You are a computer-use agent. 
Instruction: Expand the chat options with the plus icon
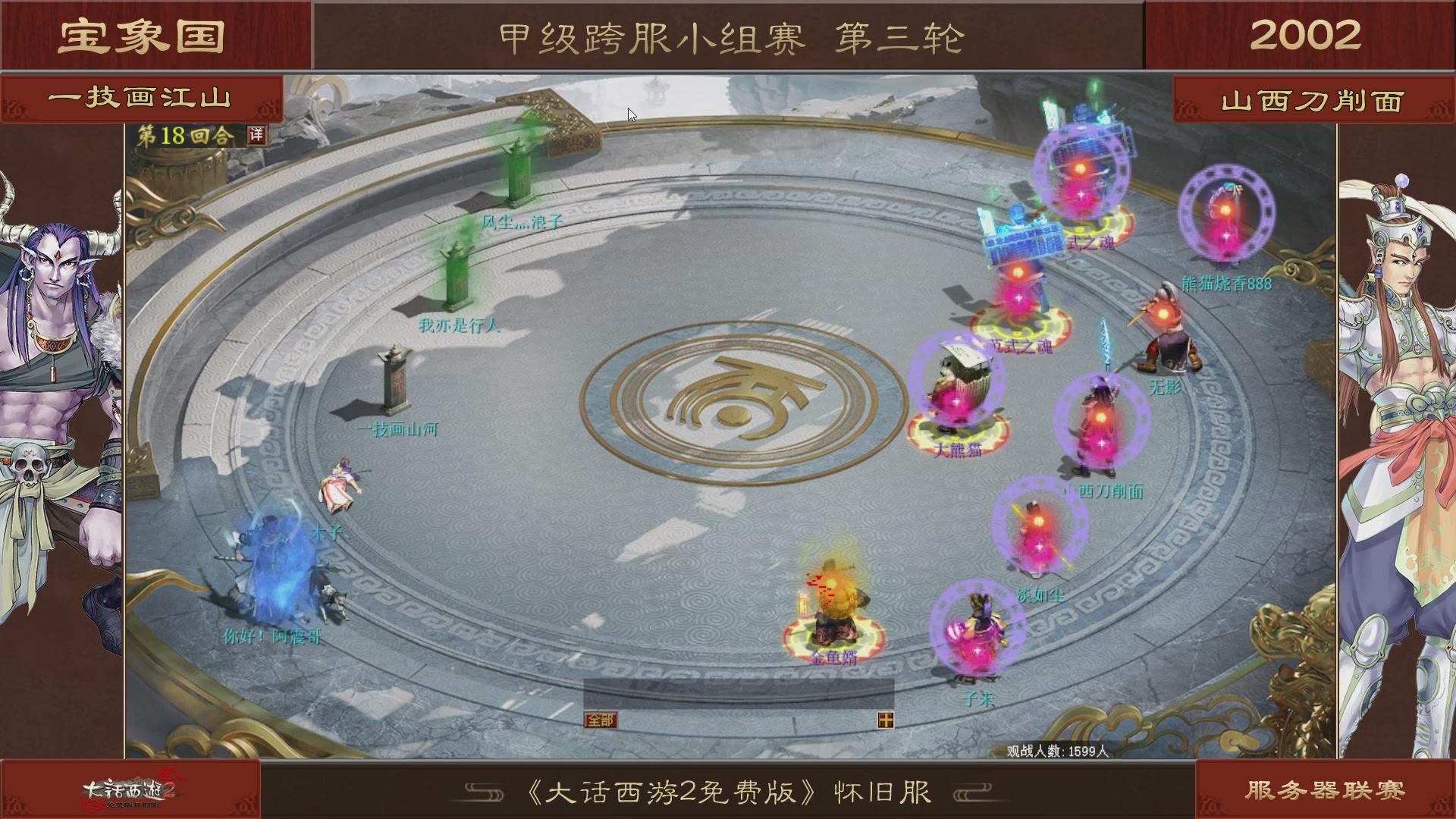coord(884,721)
